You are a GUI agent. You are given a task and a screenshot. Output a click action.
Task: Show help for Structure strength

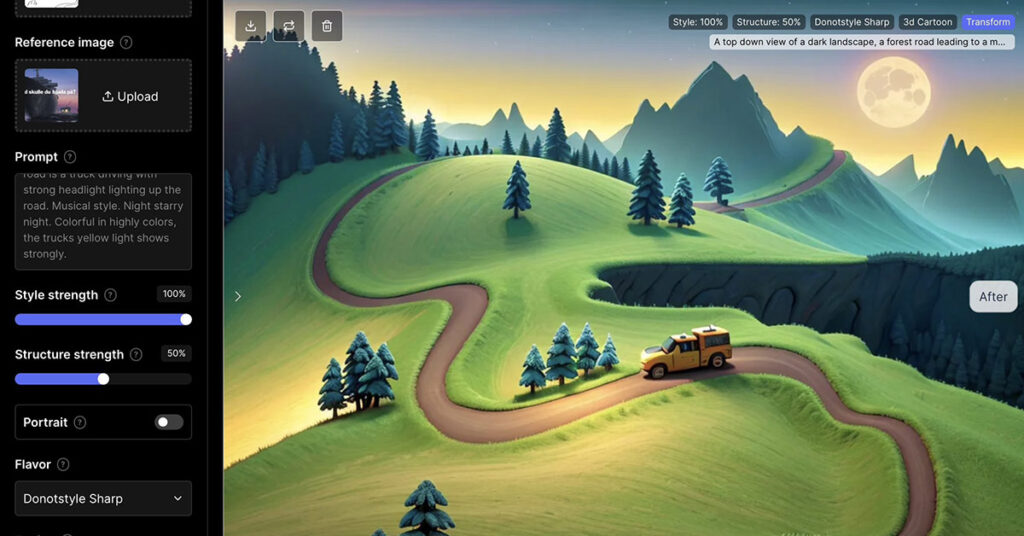tap(136, 355)
